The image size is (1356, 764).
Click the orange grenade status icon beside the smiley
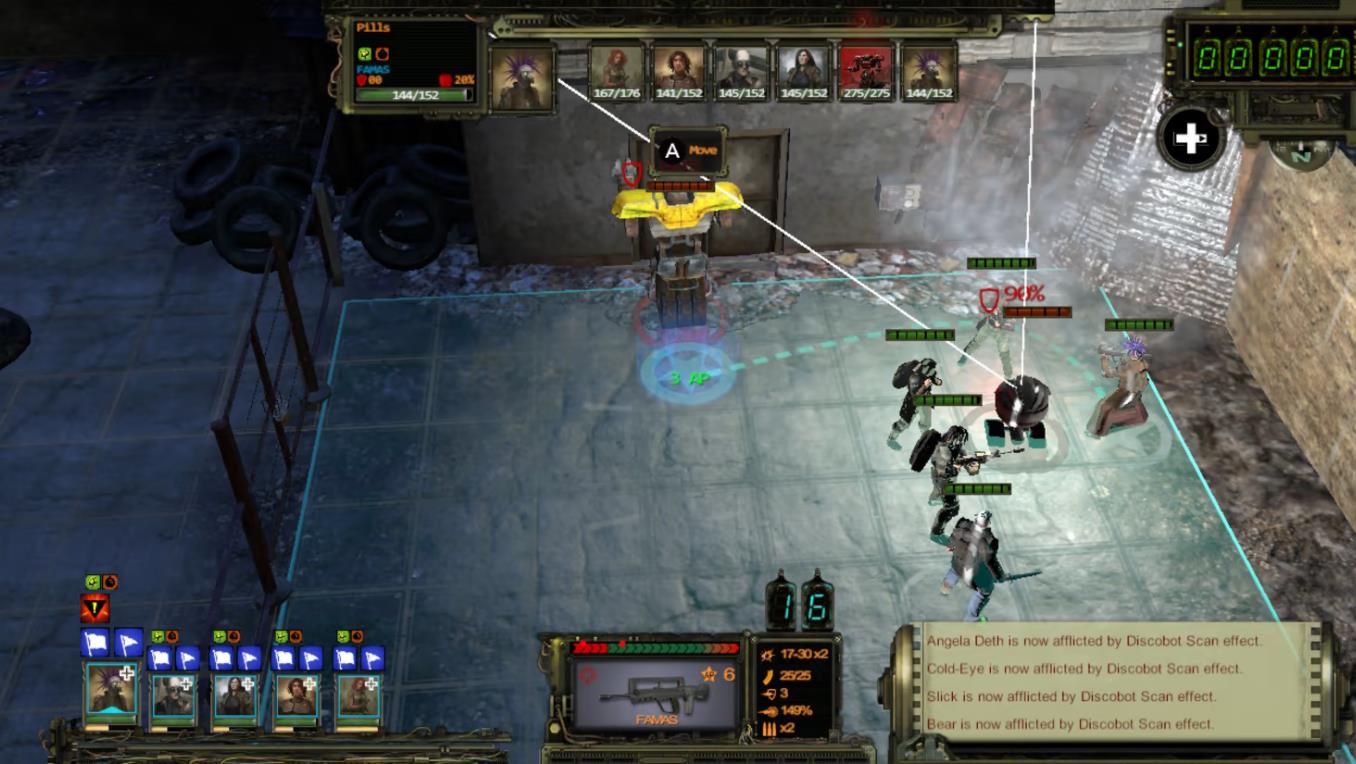[x=111, y=581]
